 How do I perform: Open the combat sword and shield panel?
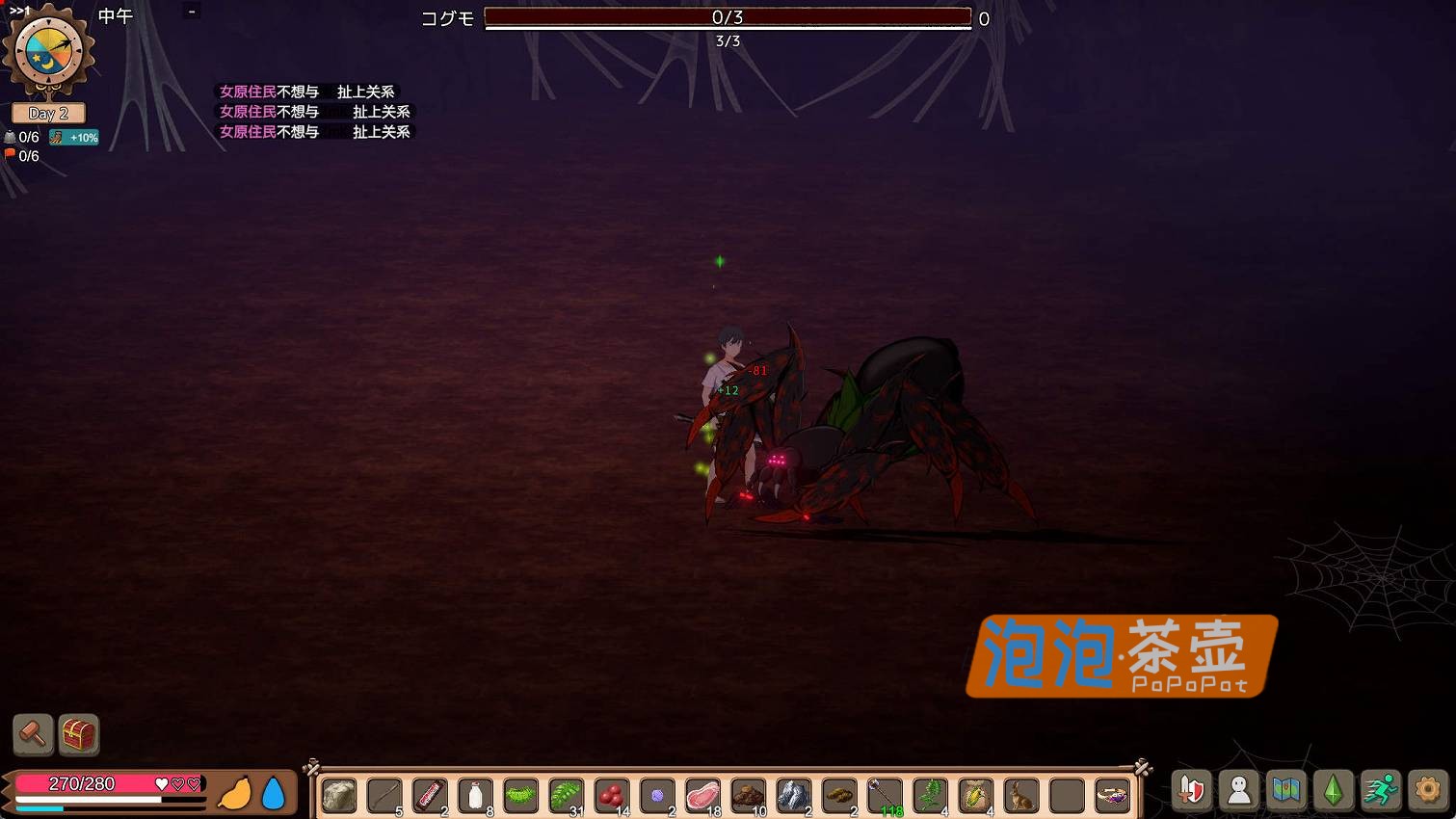pos(1192,789)
